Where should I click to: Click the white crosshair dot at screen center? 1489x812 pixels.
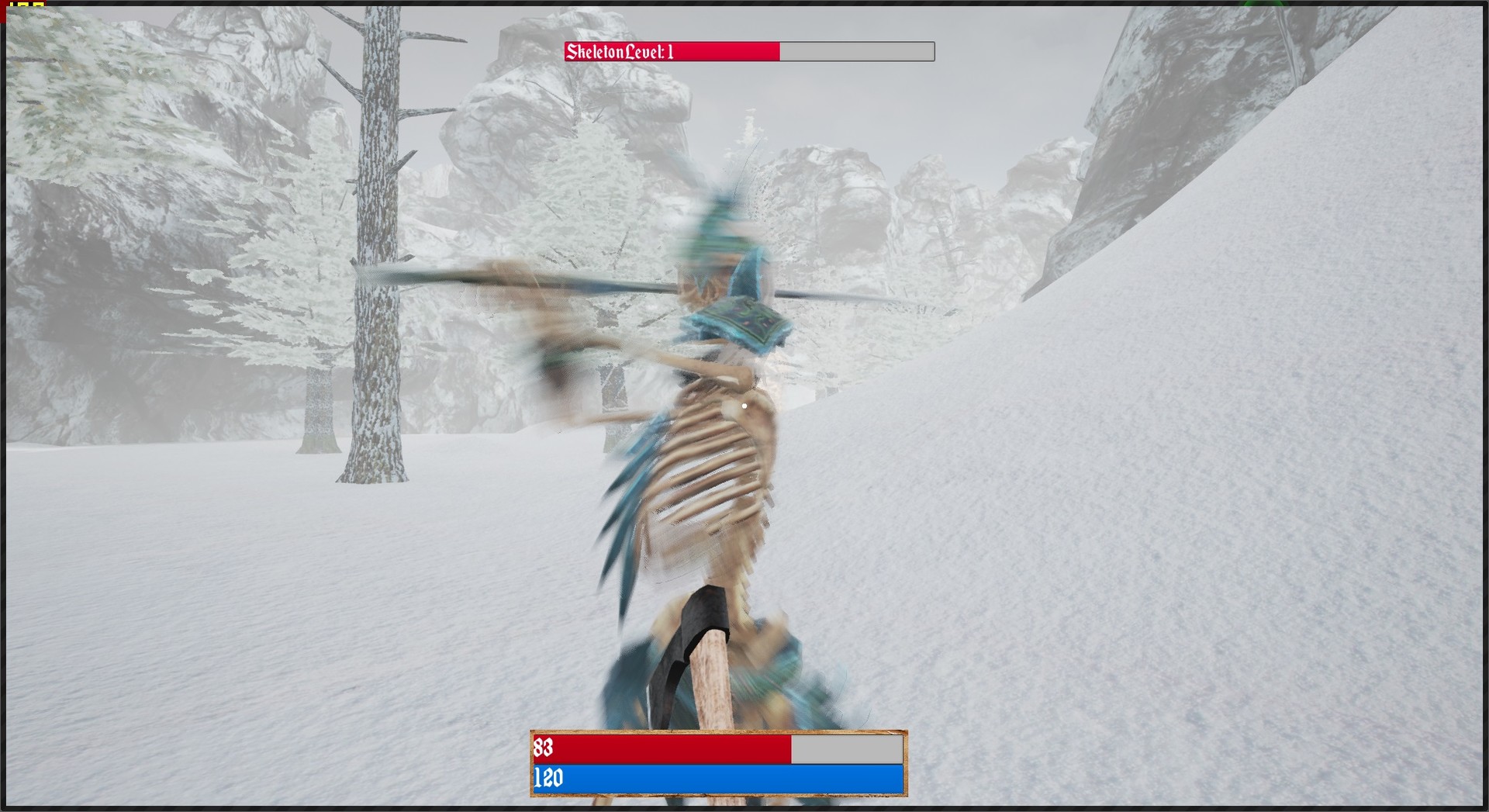point(744,405)
